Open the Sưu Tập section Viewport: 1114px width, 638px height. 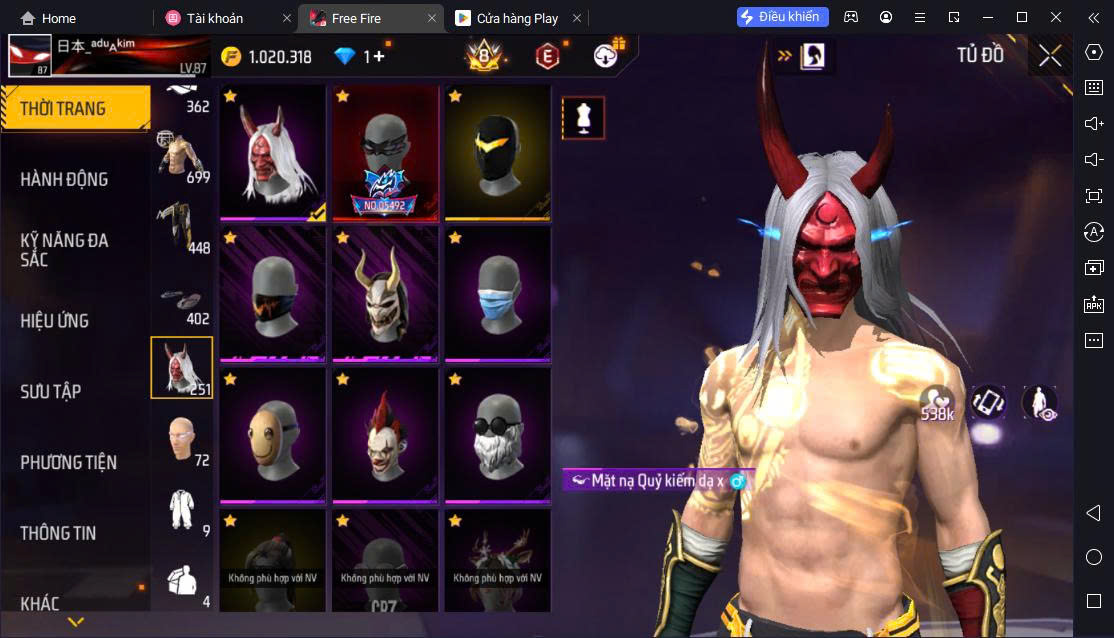pyautogui.click(x=51, y=391)
